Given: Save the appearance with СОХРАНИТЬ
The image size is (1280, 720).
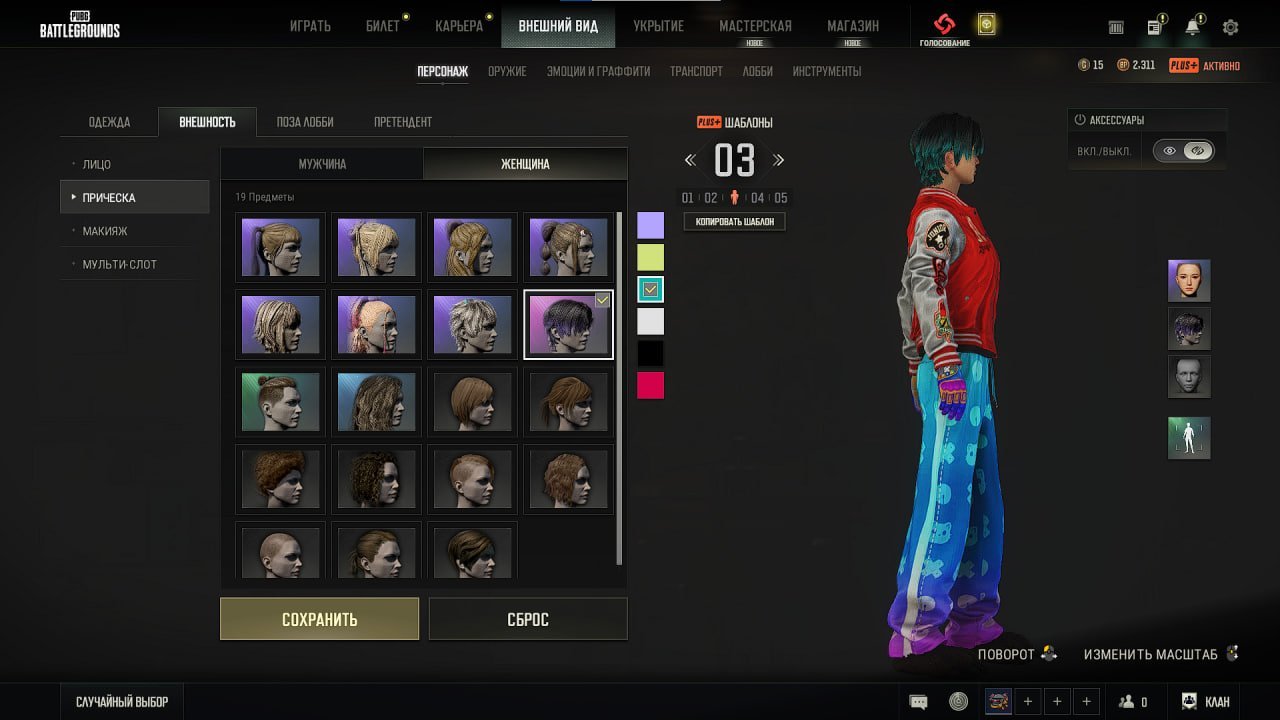Looking at the screenshot, I should click(x=319, y=619).
